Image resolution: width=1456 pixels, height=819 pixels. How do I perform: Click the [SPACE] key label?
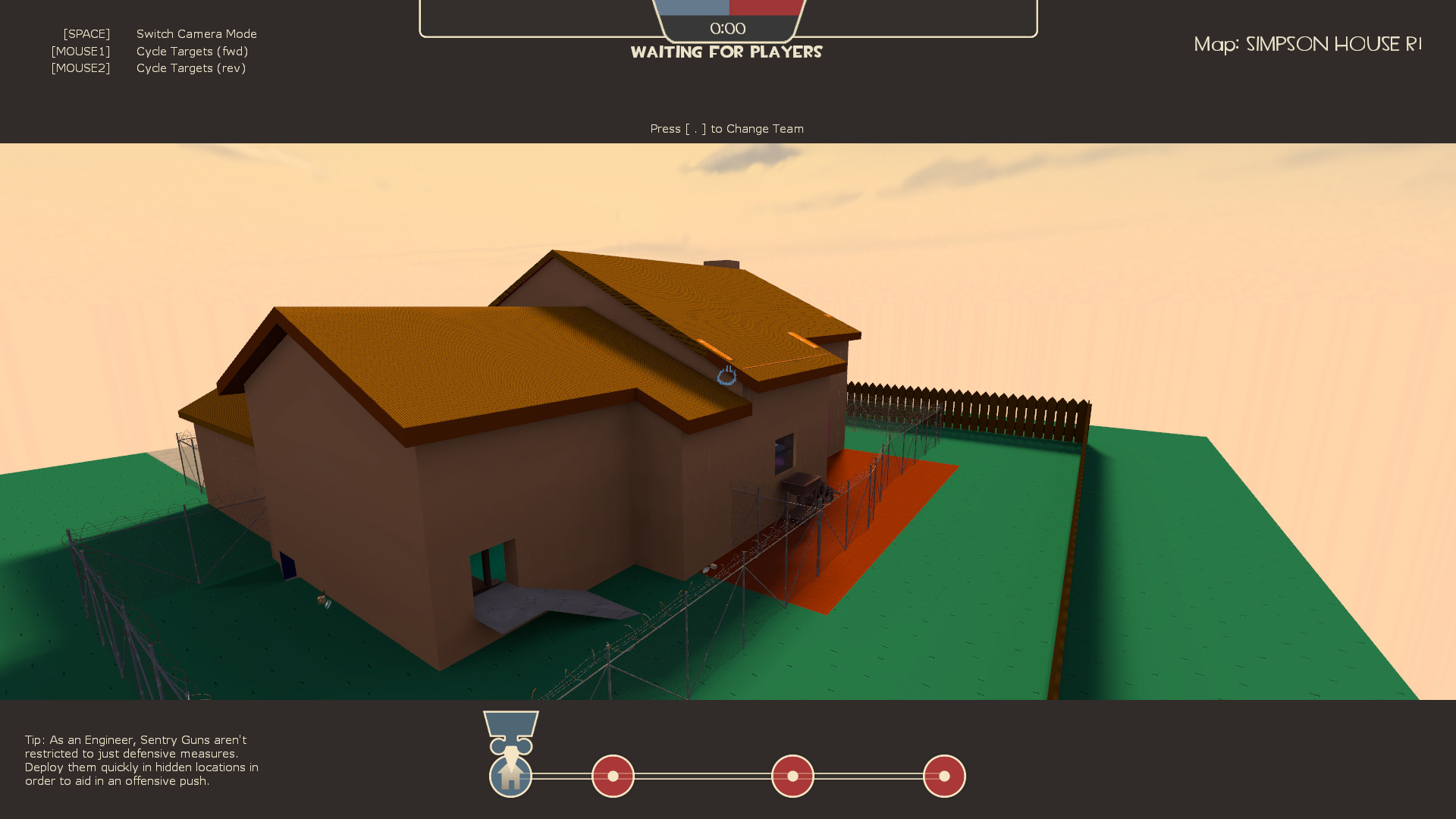point(86,33)
